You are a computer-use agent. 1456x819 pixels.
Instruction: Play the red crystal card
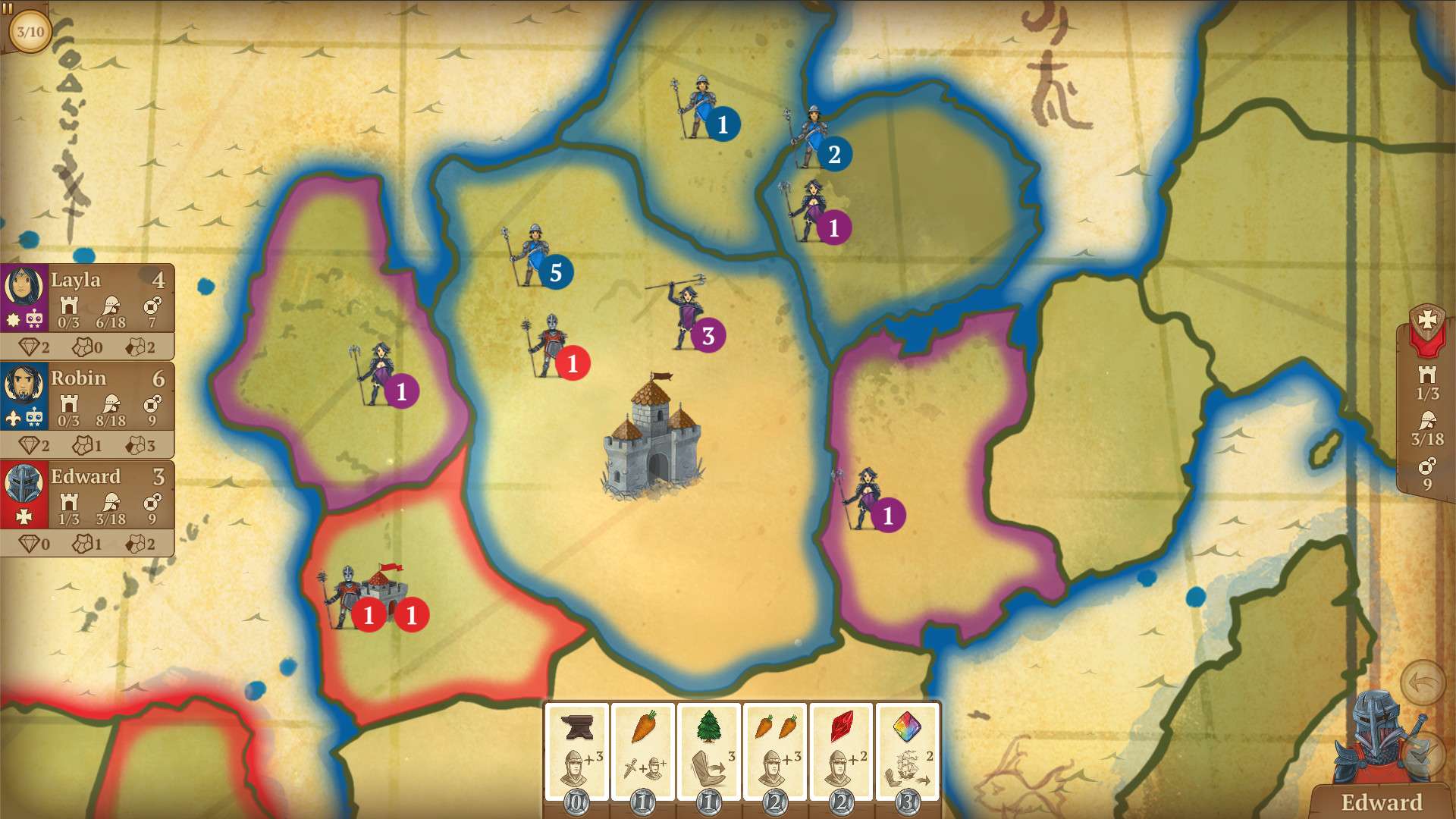[841, 752]
